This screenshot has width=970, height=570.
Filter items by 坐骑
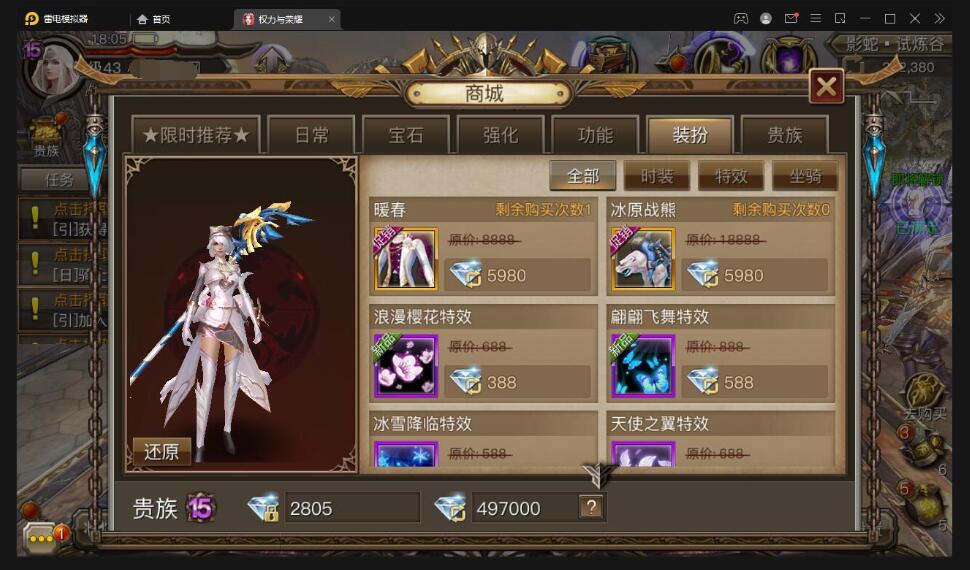click(x=805, y=176)
